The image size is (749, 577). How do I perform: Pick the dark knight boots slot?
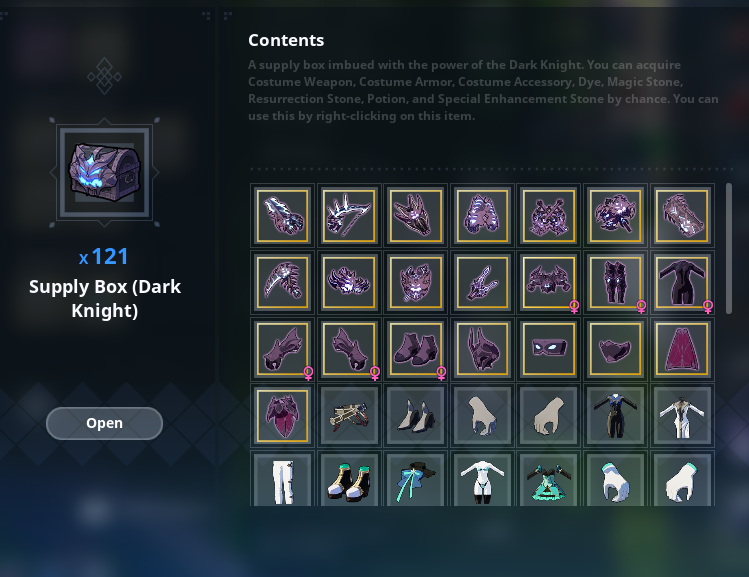415,349
